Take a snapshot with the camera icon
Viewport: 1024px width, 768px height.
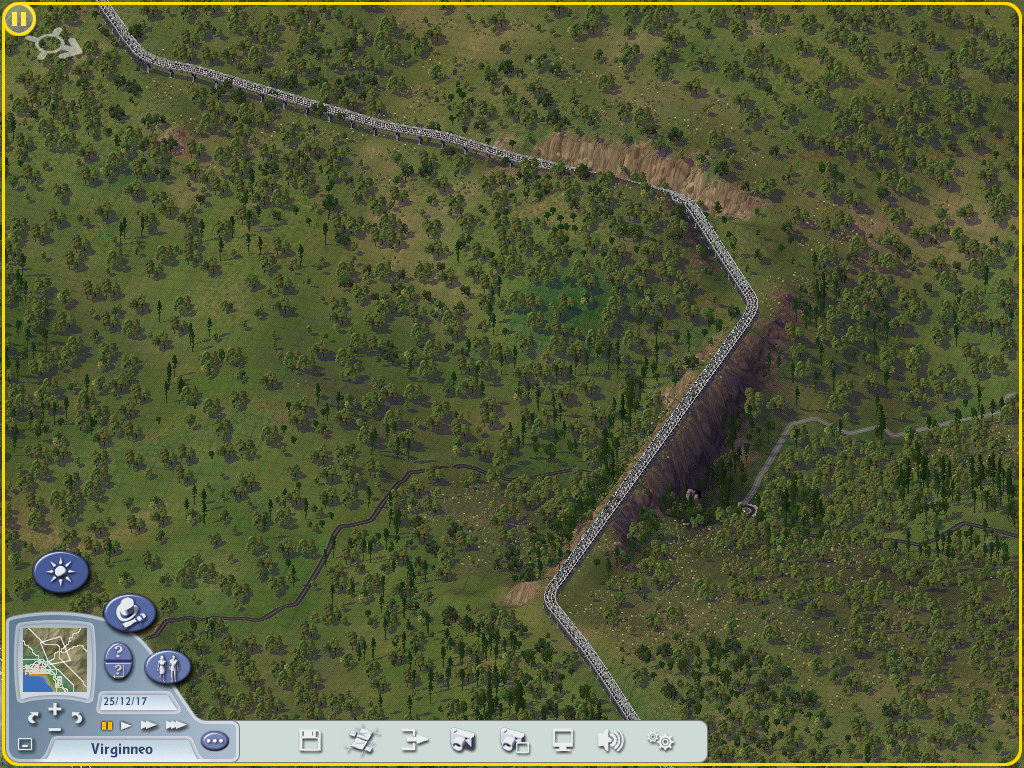[x=461, y=741]
